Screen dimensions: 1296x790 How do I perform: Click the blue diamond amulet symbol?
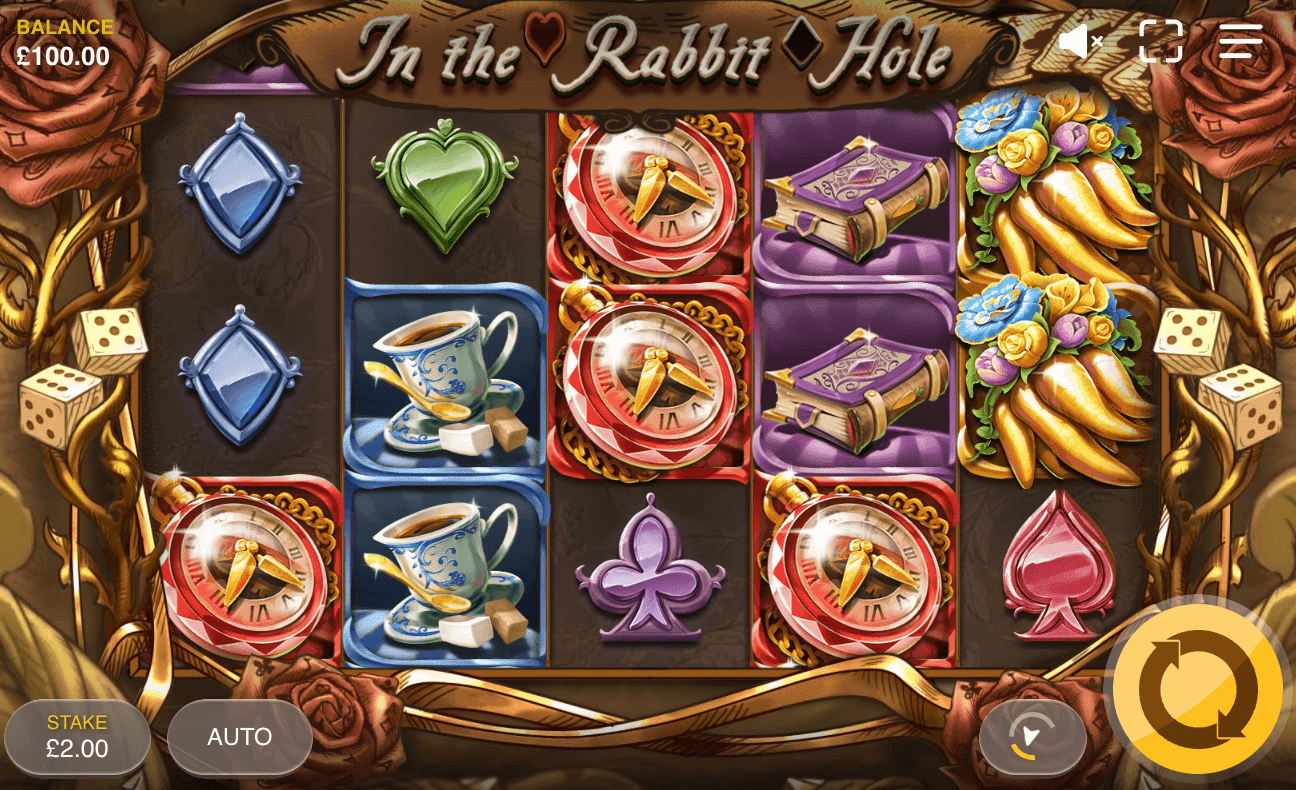(x=238, y=185)
